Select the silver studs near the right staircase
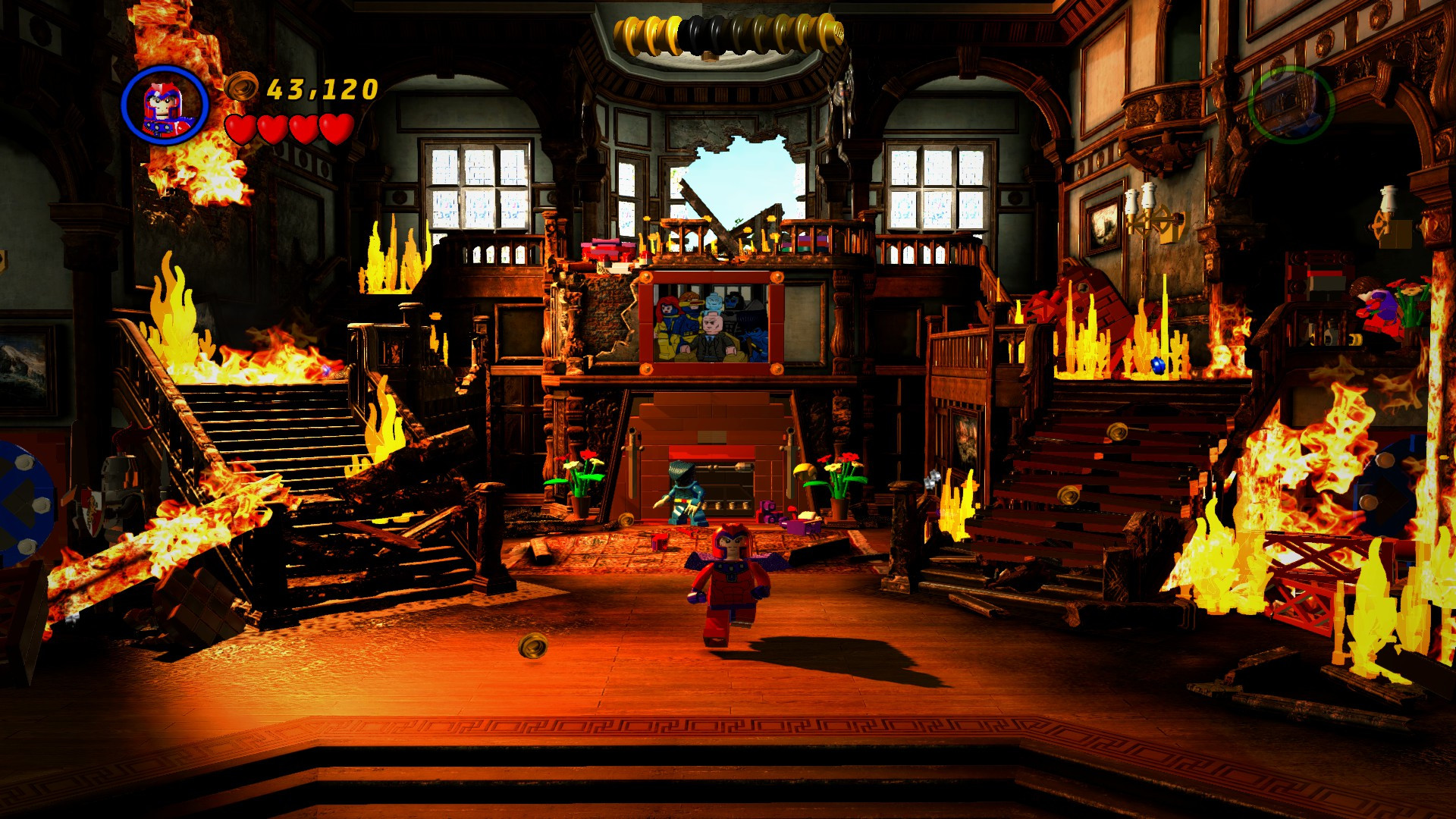1456x819 pixels. pos(931,480)
